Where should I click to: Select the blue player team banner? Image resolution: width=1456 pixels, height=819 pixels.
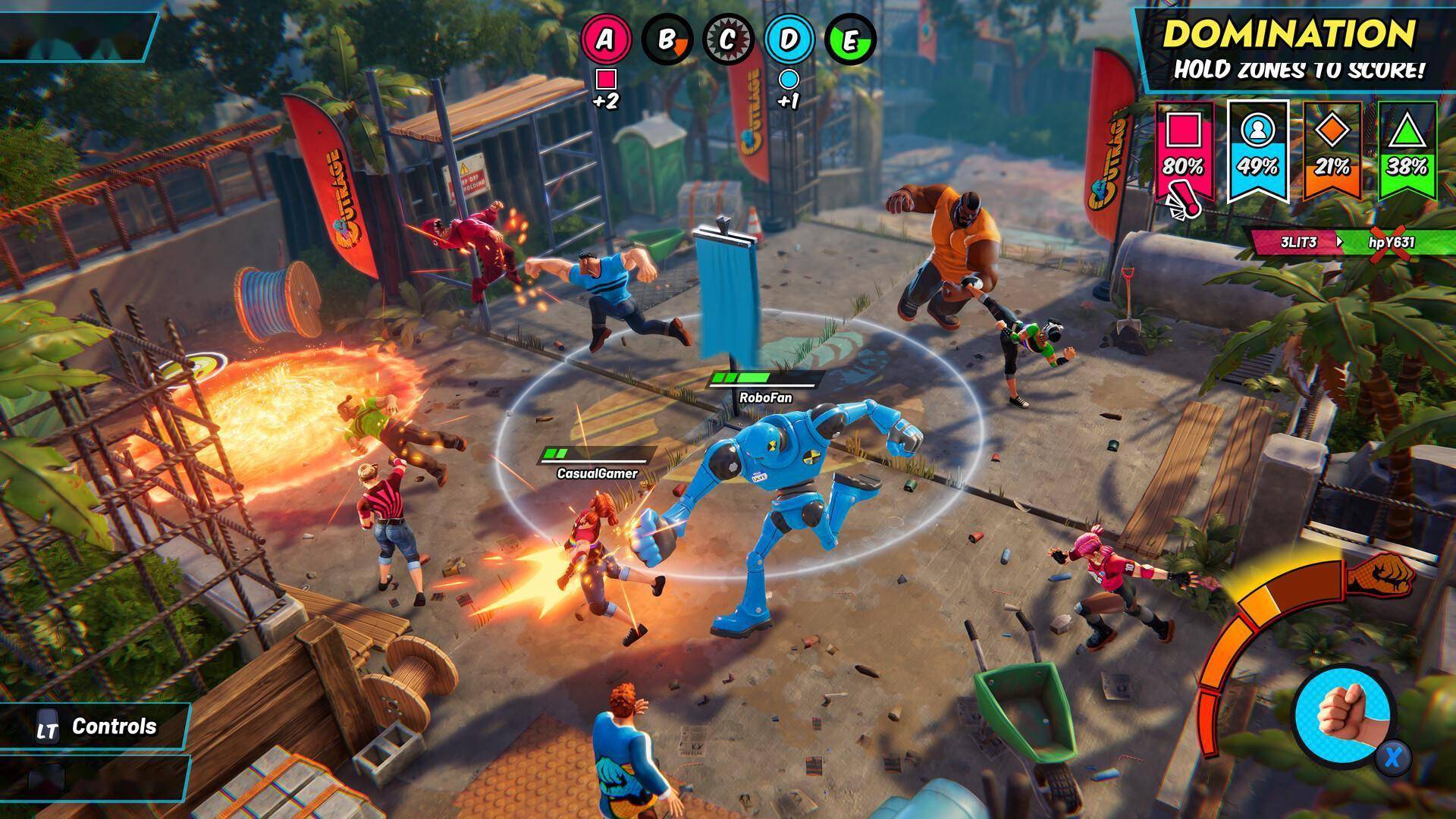point(1258,153)
